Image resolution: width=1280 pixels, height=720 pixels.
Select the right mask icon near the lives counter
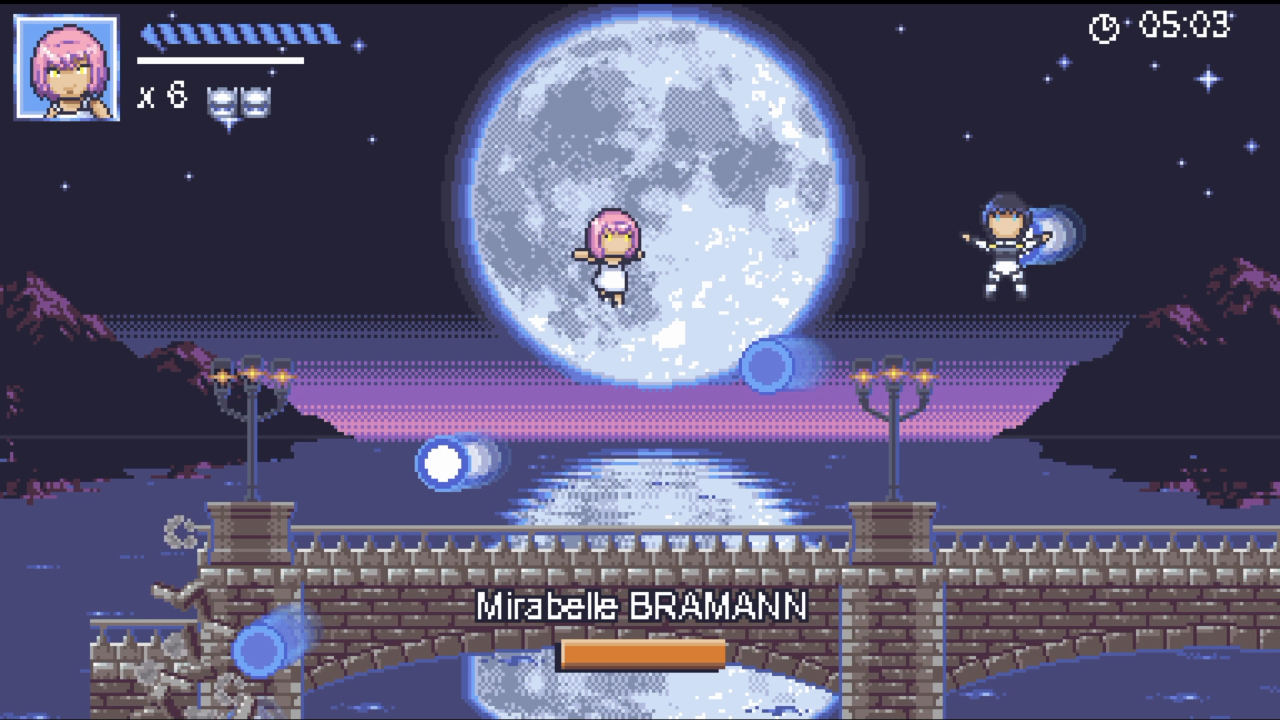(x=254, y=99)
